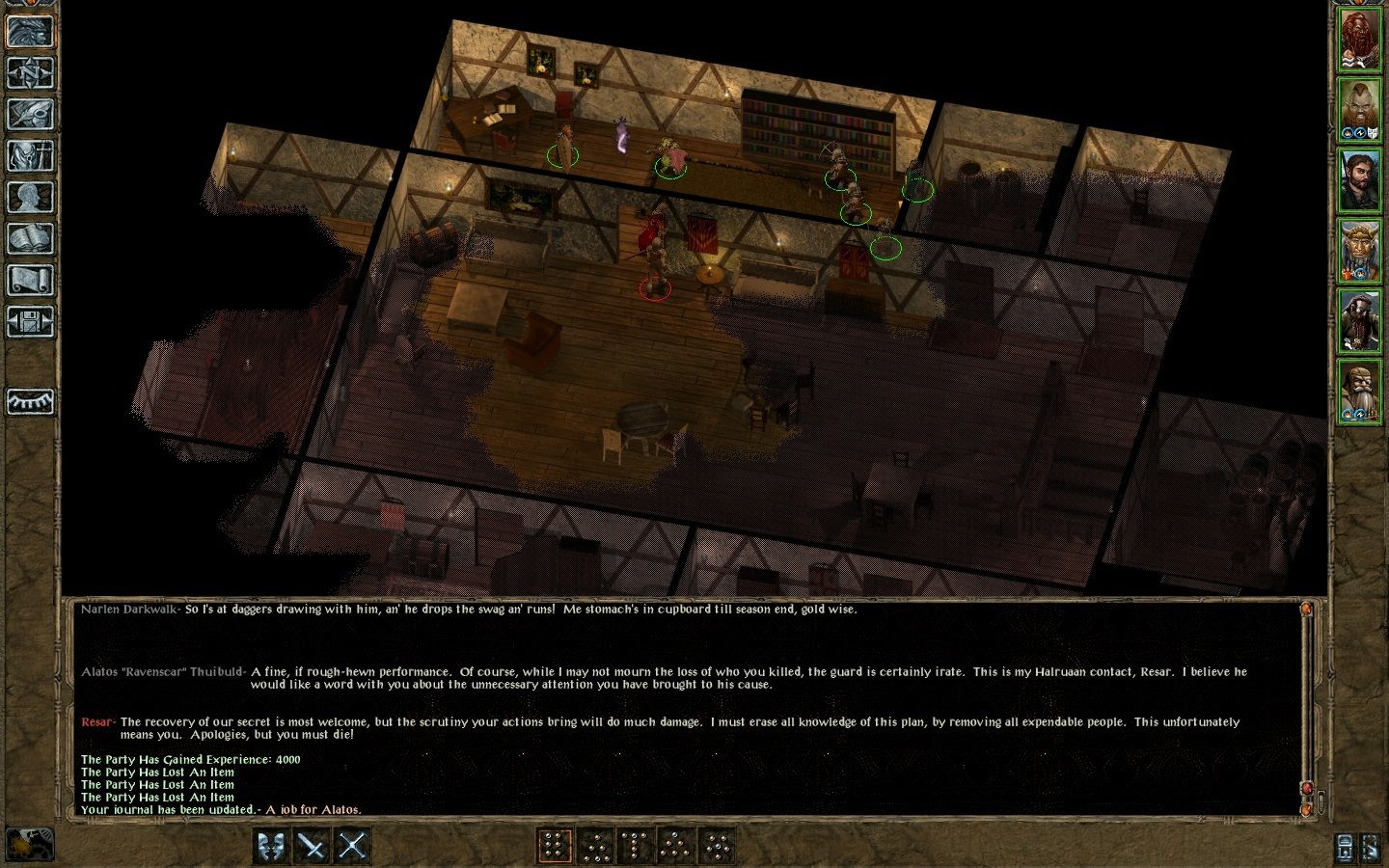Screen dimensions: 1389x868
Task: Click the return to game button
Action: (x=30, y=31)
